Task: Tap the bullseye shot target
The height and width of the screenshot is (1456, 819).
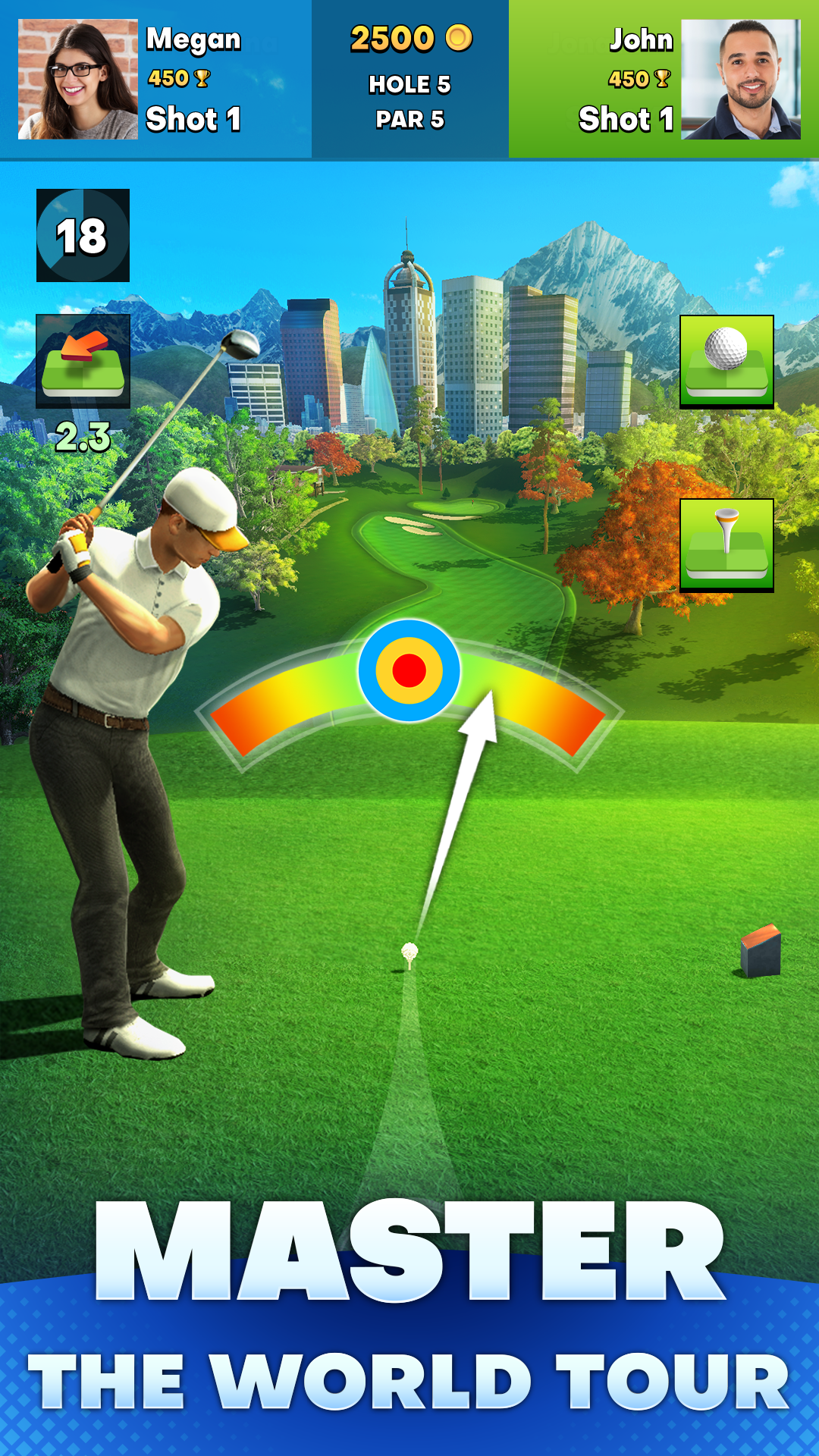Action: coord(409,670)
